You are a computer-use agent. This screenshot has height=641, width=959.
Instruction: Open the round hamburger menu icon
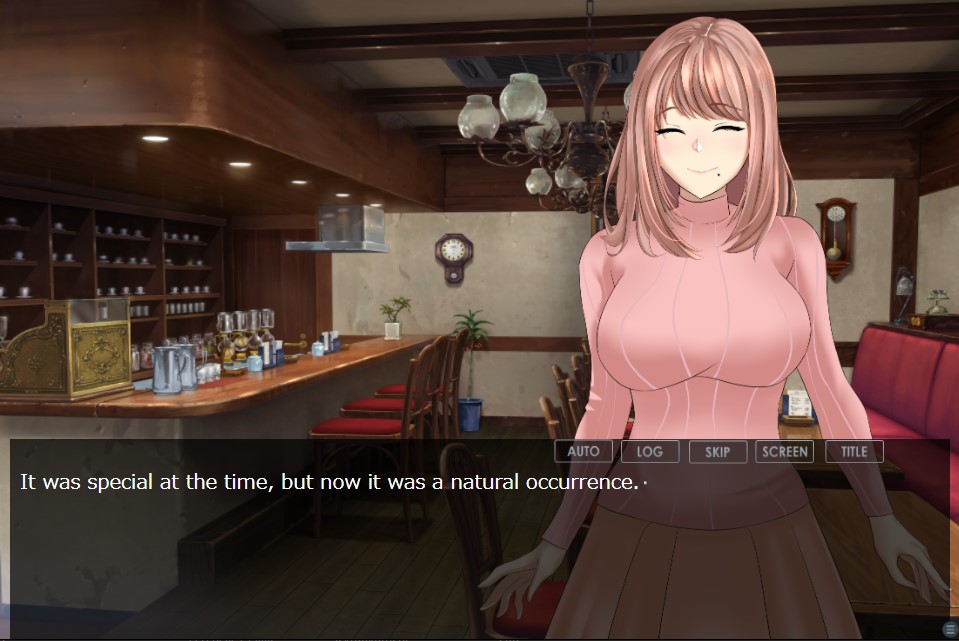(949, 628)
